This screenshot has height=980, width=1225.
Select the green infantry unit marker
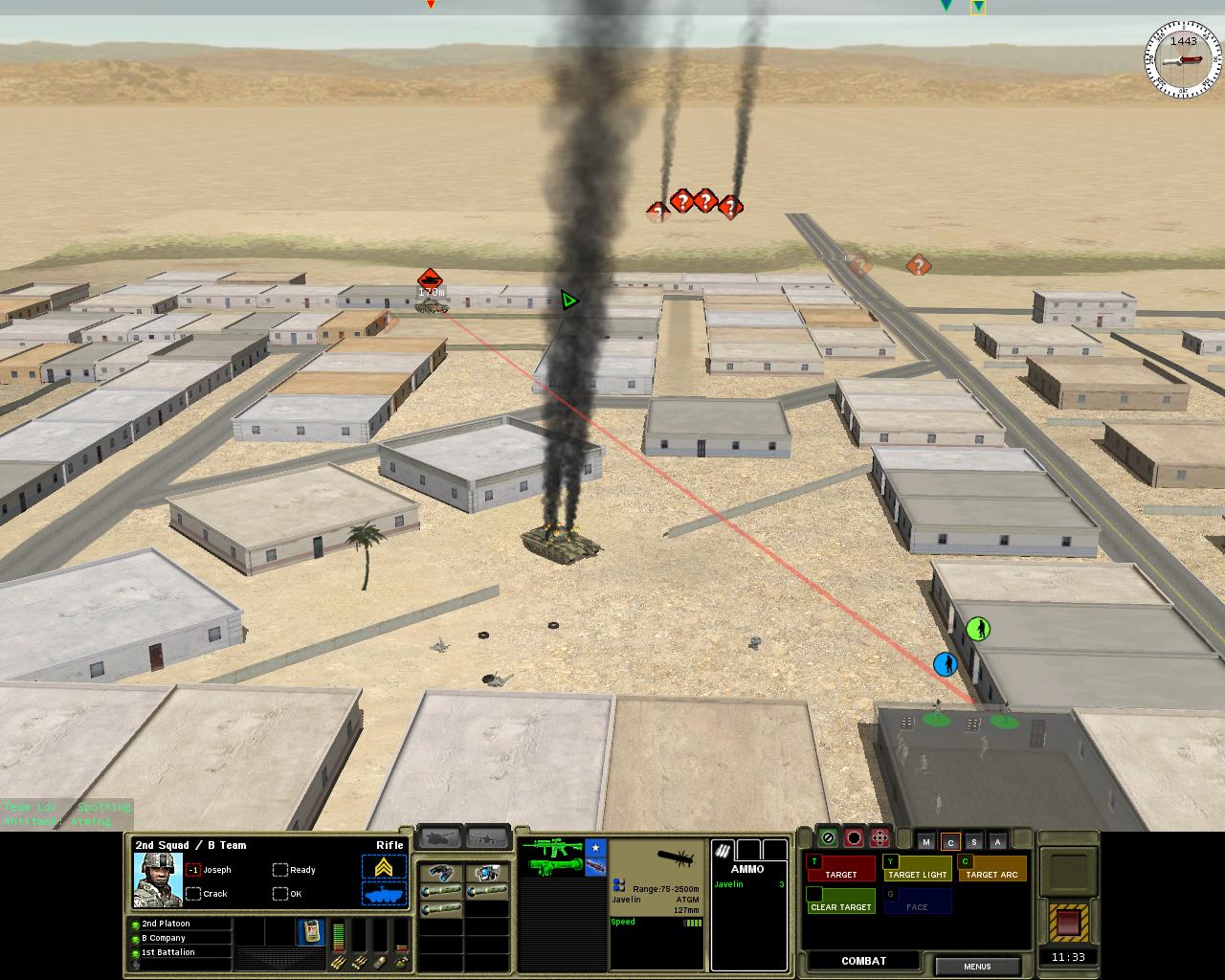977,629
